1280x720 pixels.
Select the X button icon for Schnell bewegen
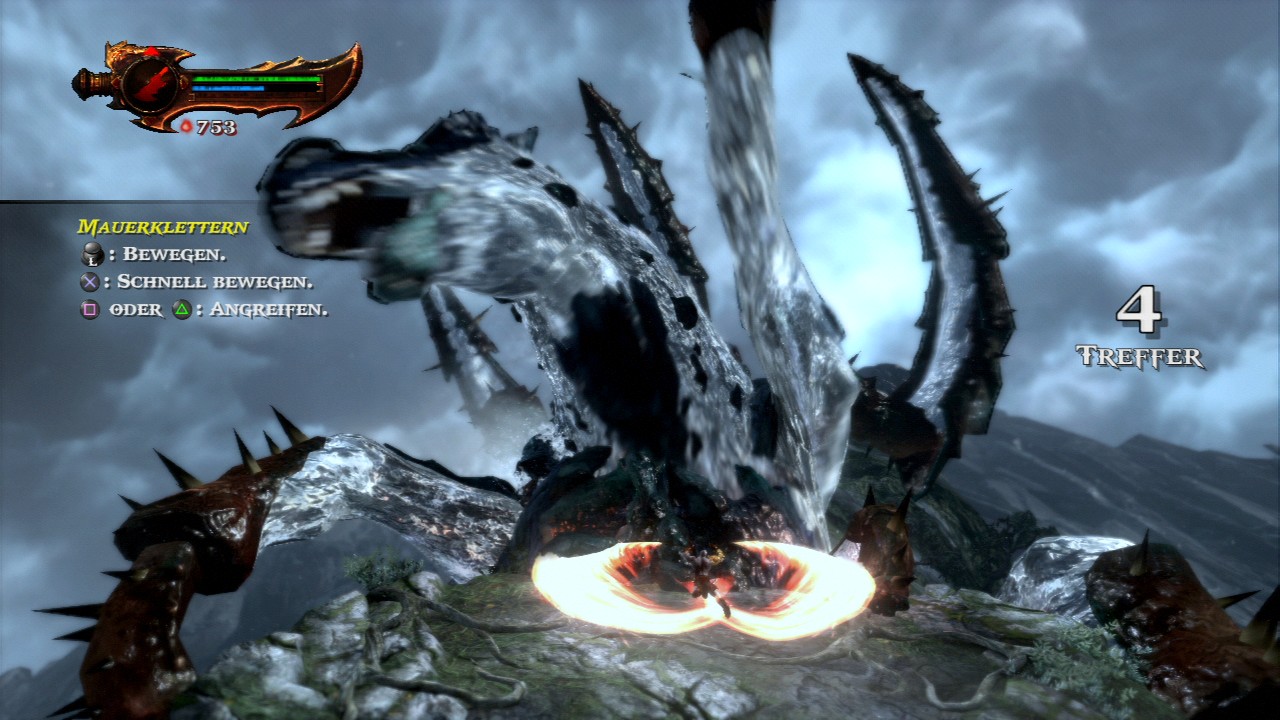91,281
